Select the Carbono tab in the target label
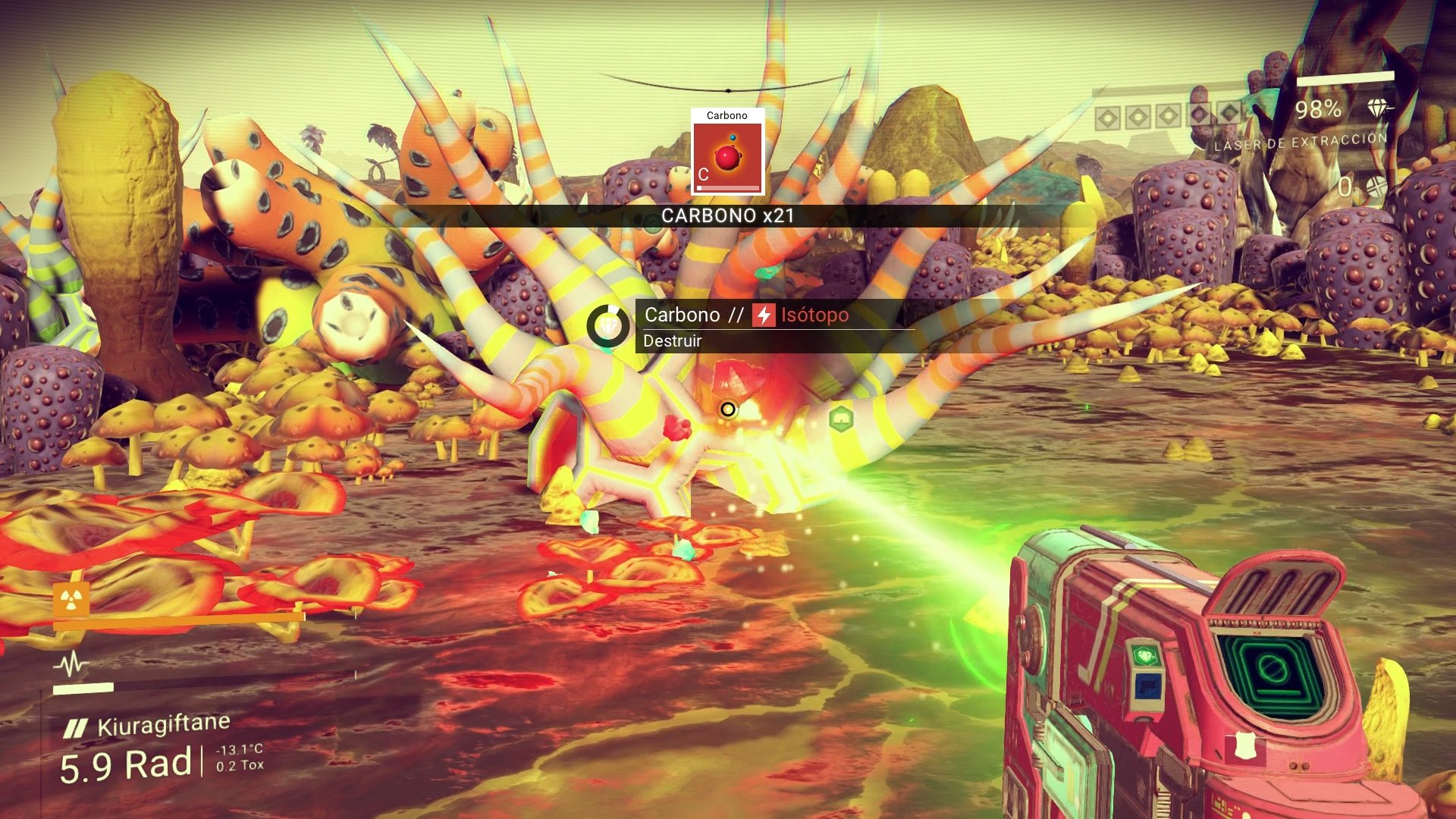The width and height of the screenshot is (1456, 819). pos(681,315)
